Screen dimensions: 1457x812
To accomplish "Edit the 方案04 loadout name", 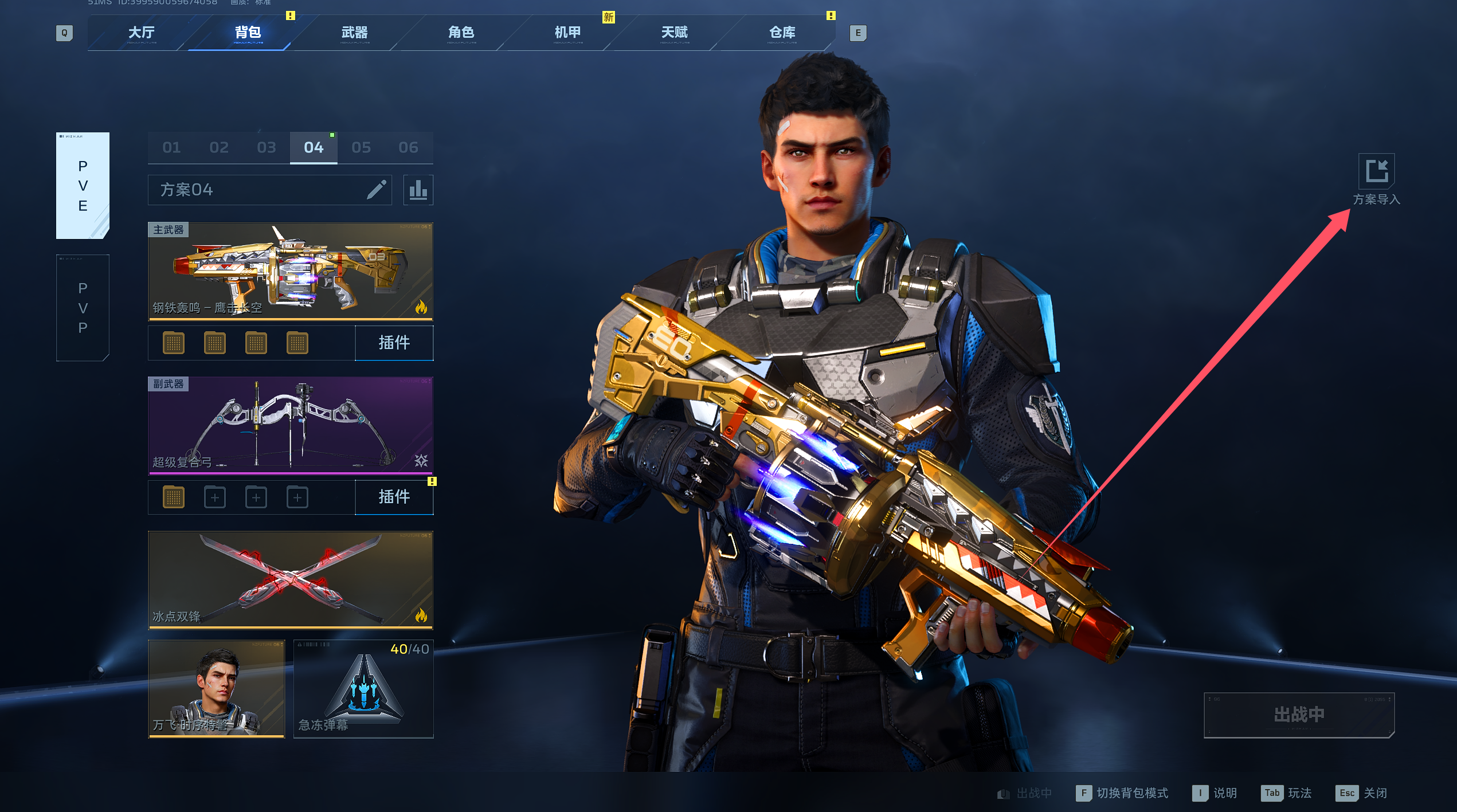I will (x=376, y=190).
